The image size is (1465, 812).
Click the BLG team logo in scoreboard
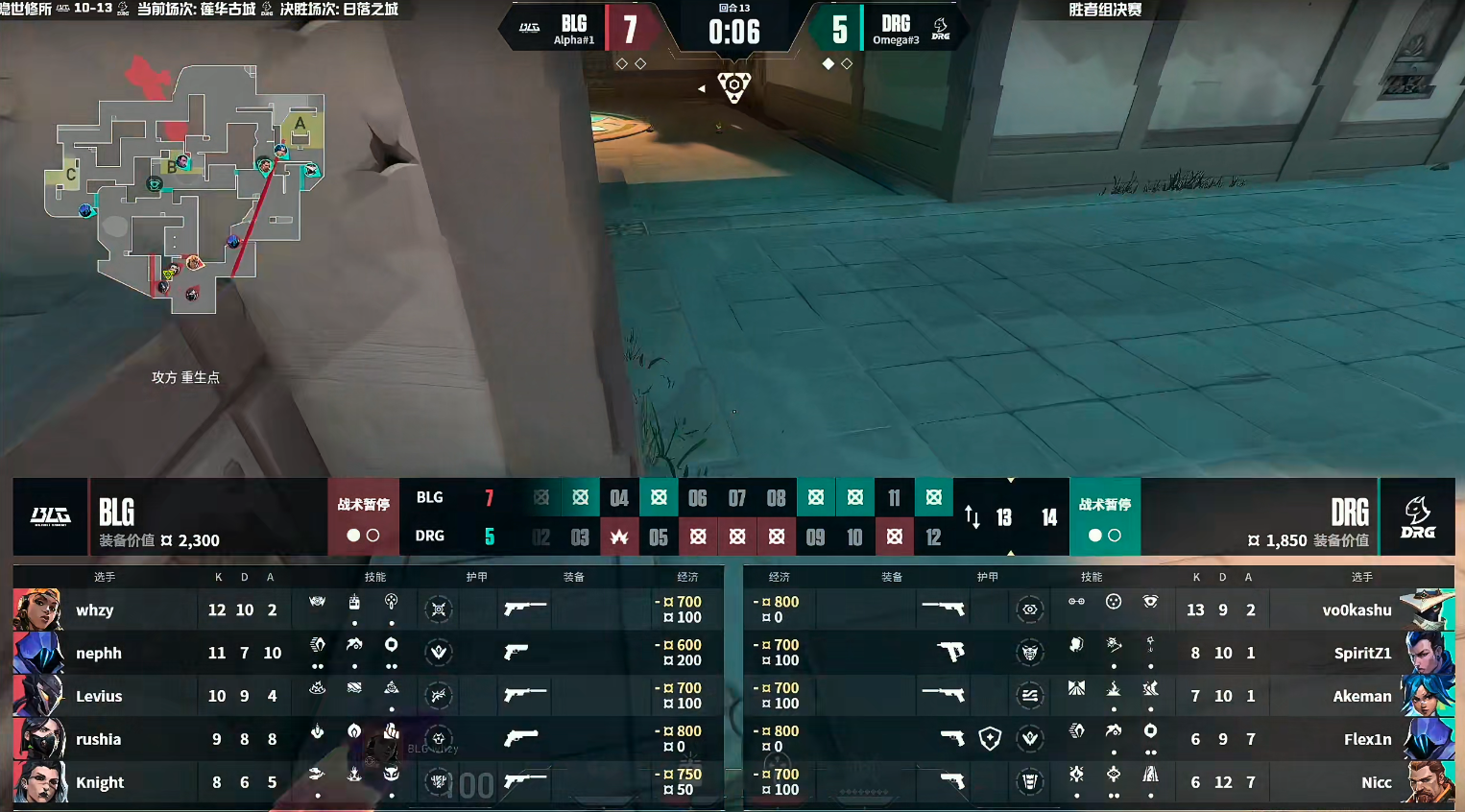(x=50, y=516)
